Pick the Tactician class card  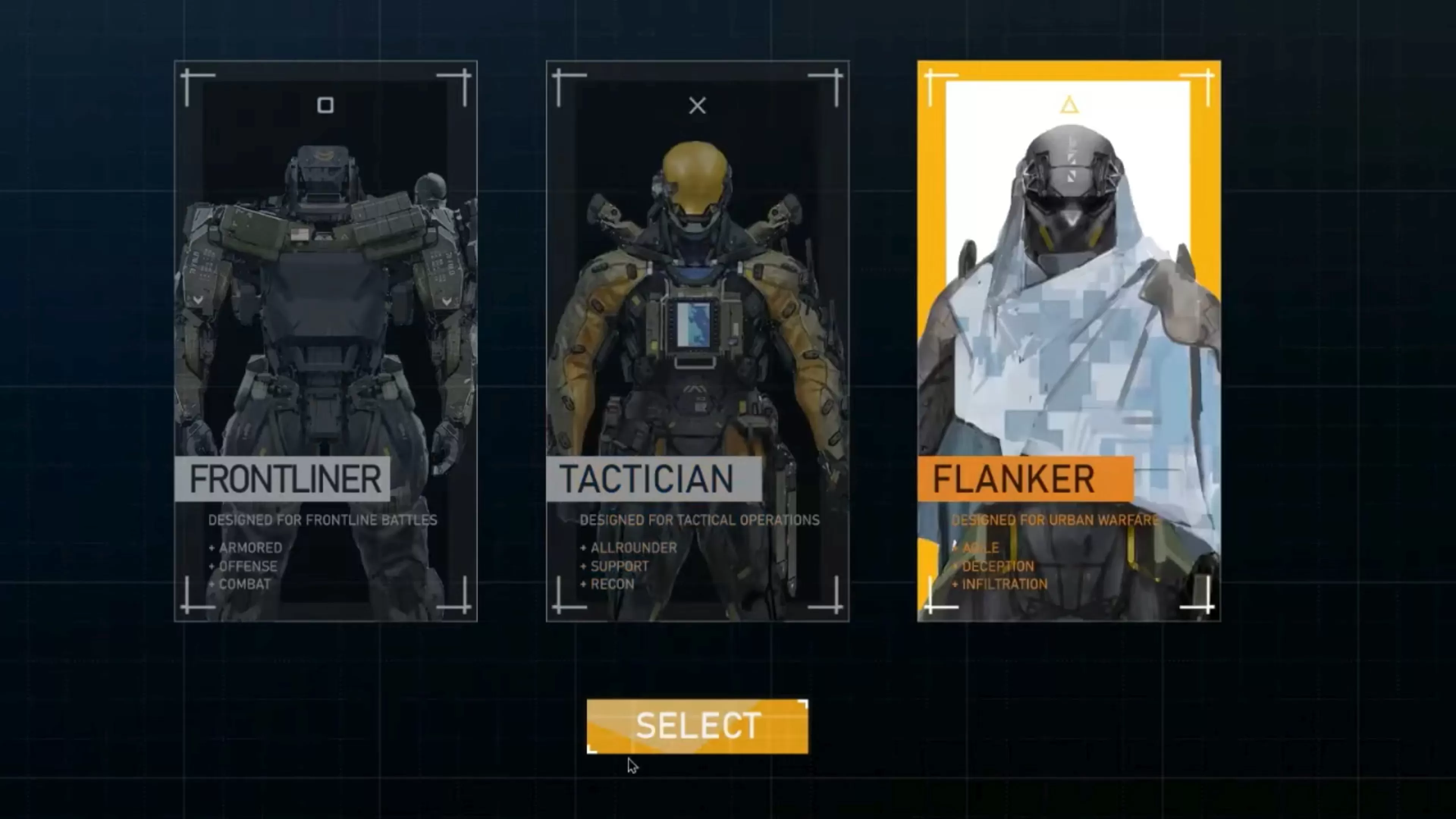click(697, 340)
